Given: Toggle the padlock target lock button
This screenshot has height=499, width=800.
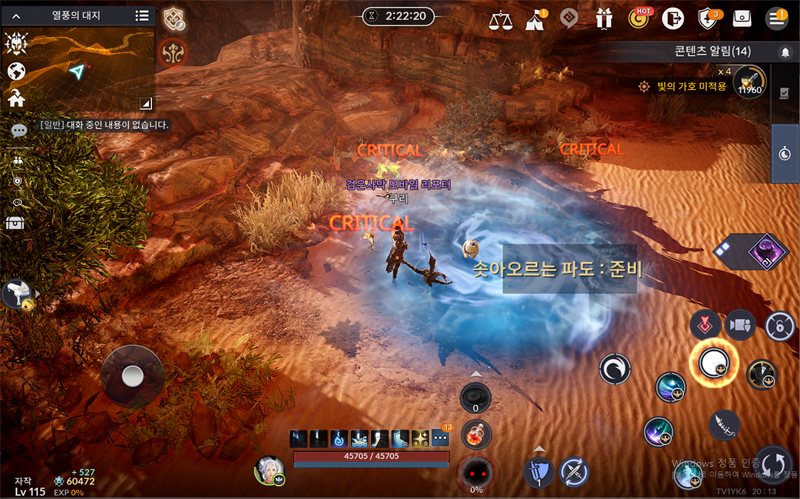Looking at the screenshot, I should tap(779, 325).
